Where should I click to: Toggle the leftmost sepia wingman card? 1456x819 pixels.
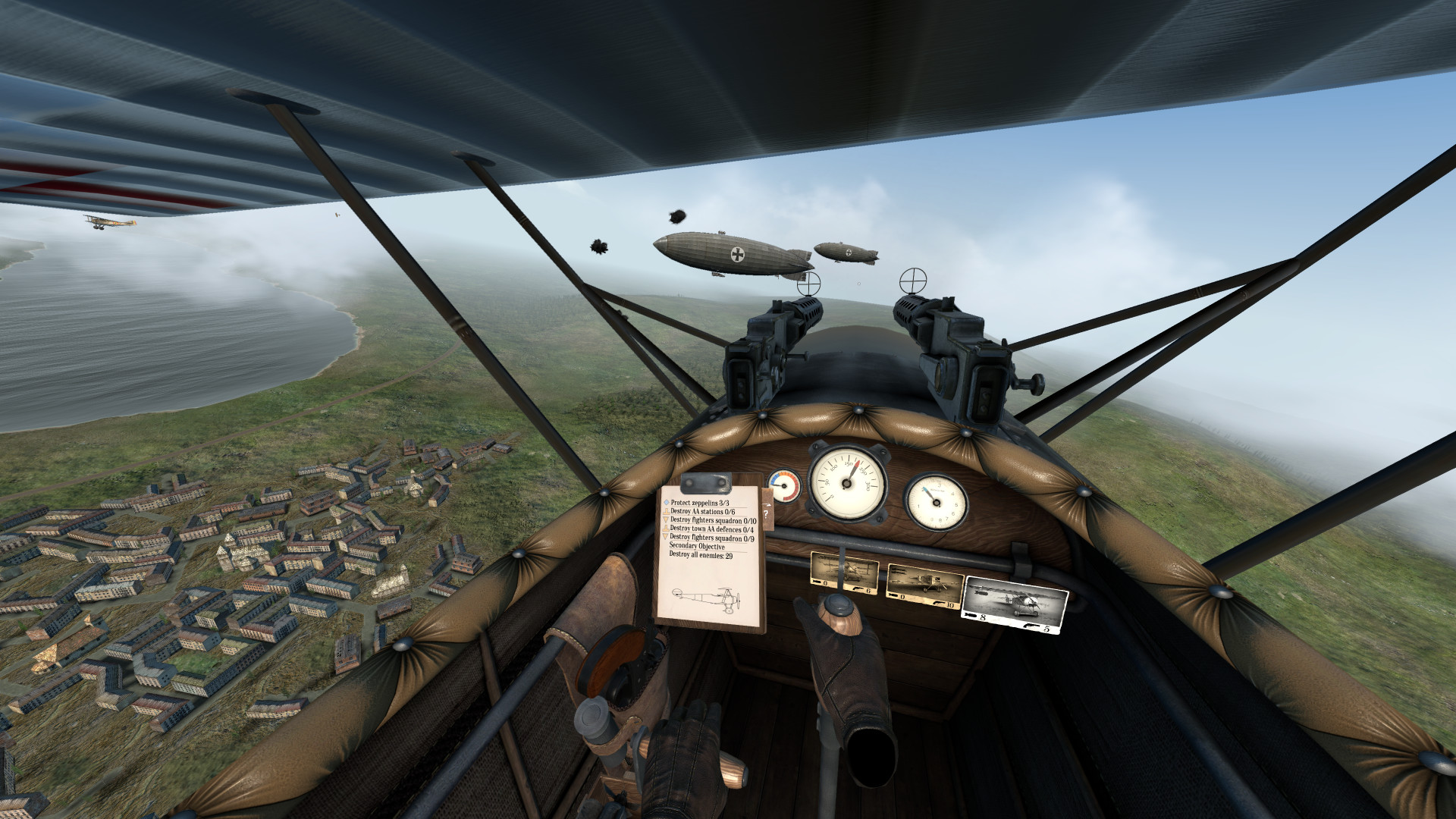pos(845,570)
